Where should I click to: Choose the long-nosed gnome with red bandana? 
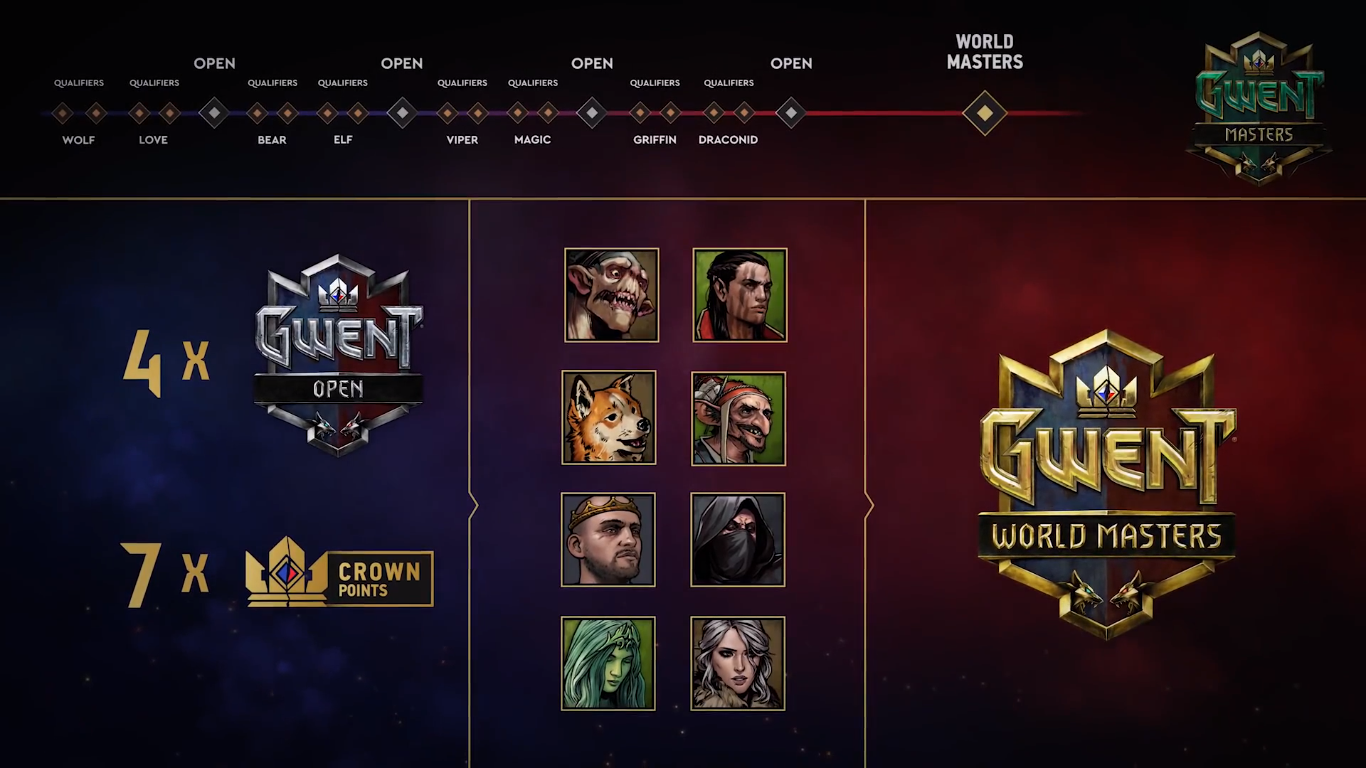pyautogui.click(x=738, y=418)
